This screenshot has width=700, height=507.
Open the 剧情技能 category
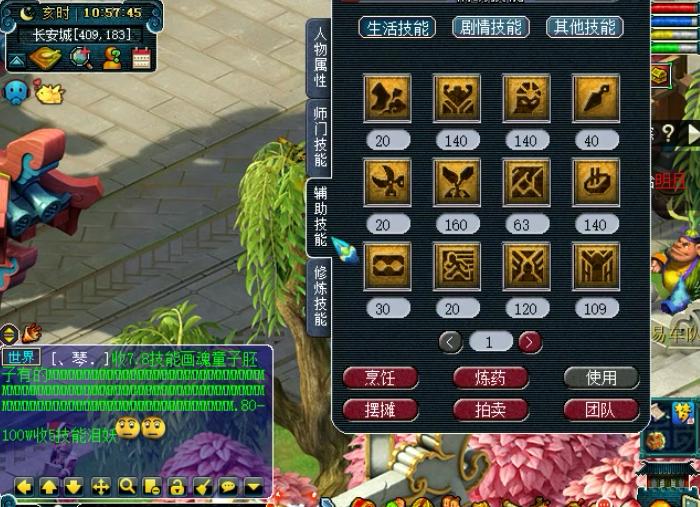click(490, 27)
